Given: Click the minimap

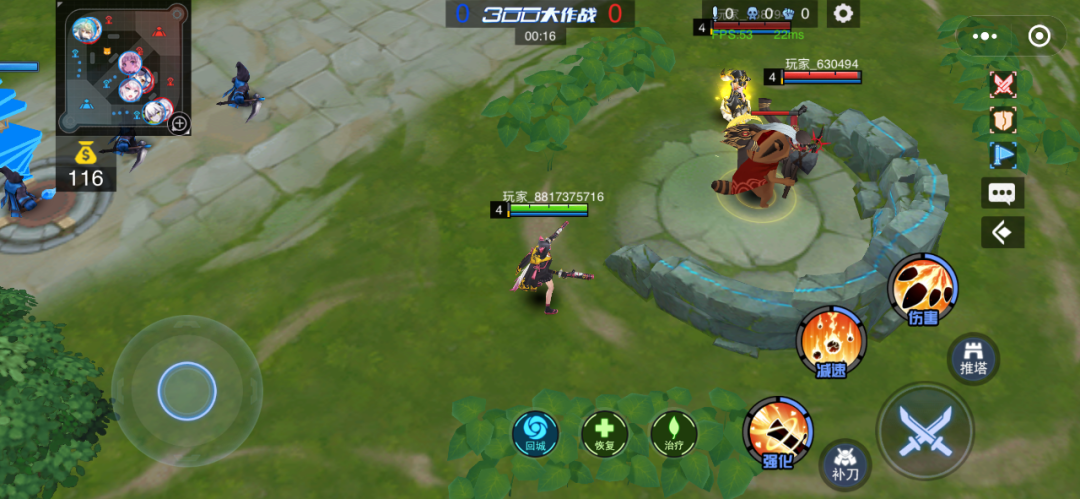Looking at the screenshot, I should tap(122, 68).
